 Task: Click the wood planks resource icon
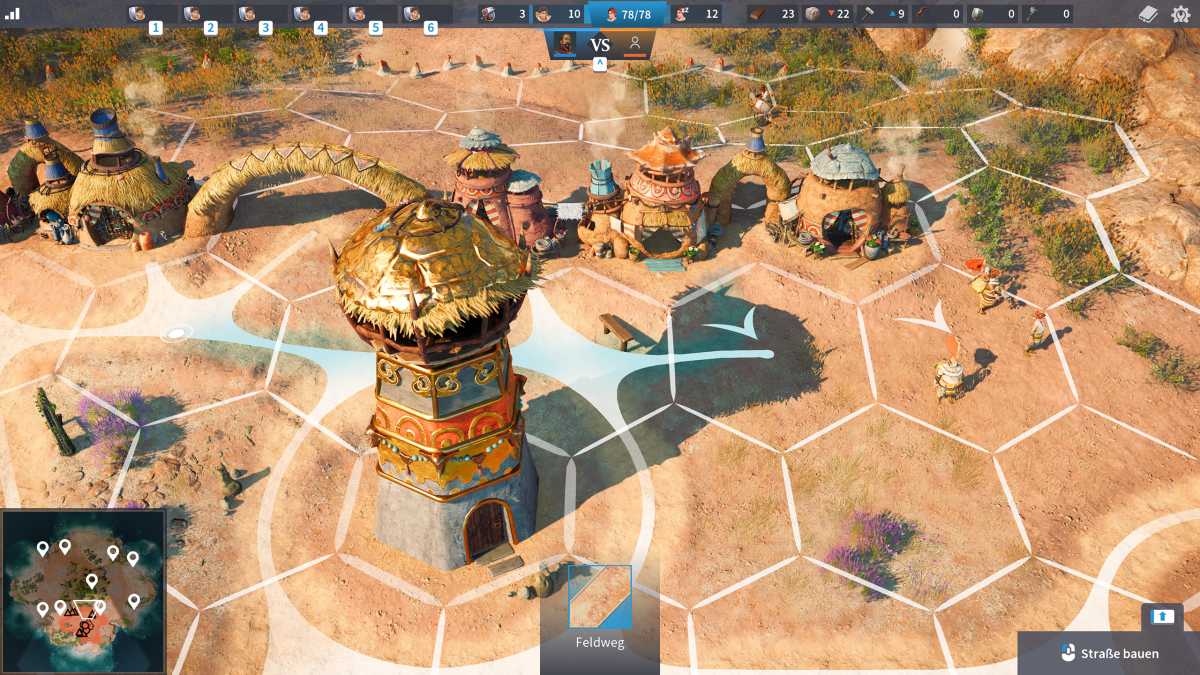pos(759,14)
